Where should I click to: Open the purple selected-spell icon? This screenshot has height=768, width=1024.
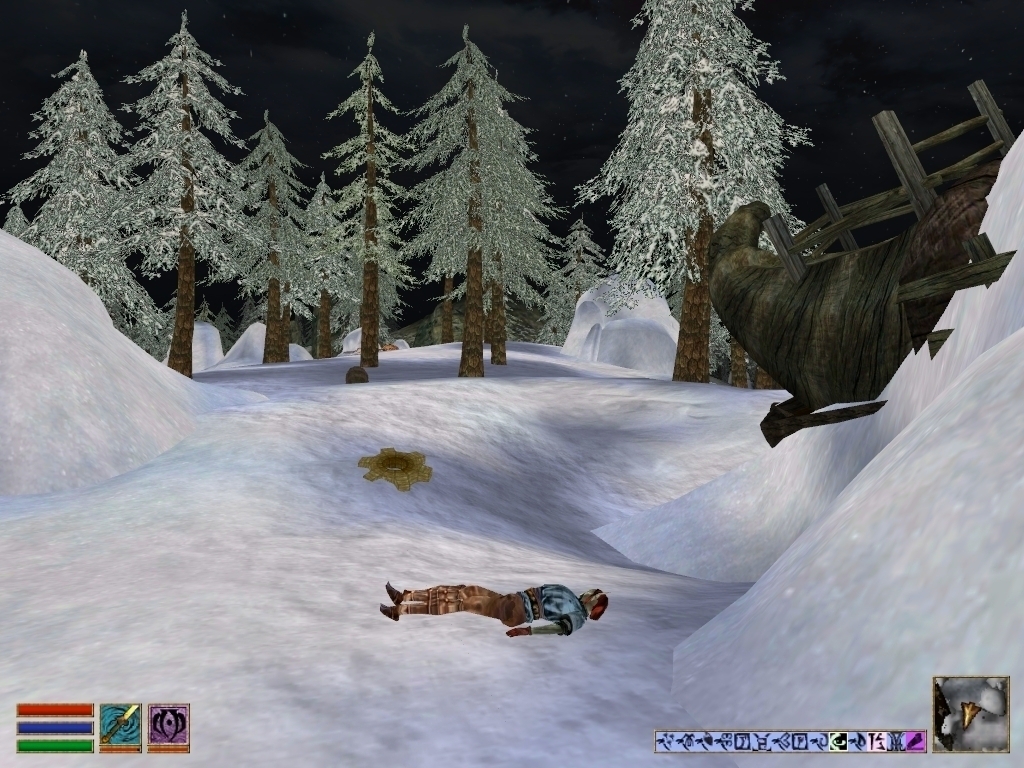click(x=168, y=727)
